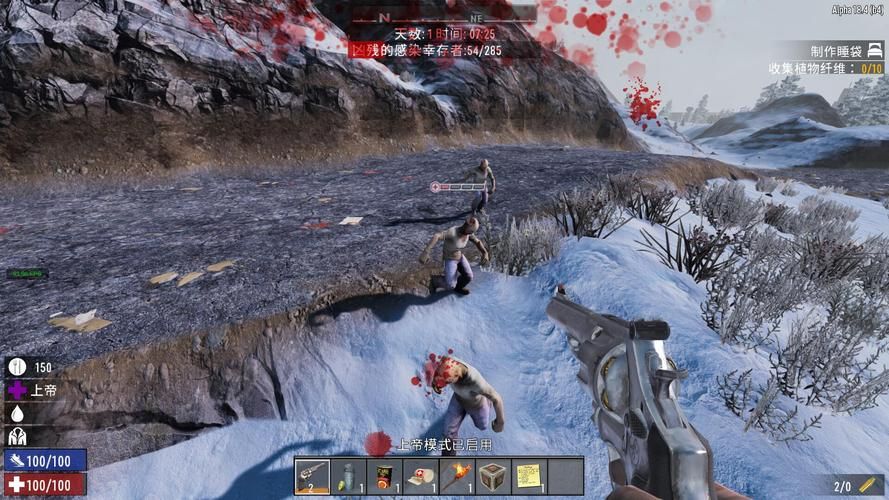Choose the canned food hotbar slot
The height and width of the screenshot is (500, 889).
coord(384,476)
